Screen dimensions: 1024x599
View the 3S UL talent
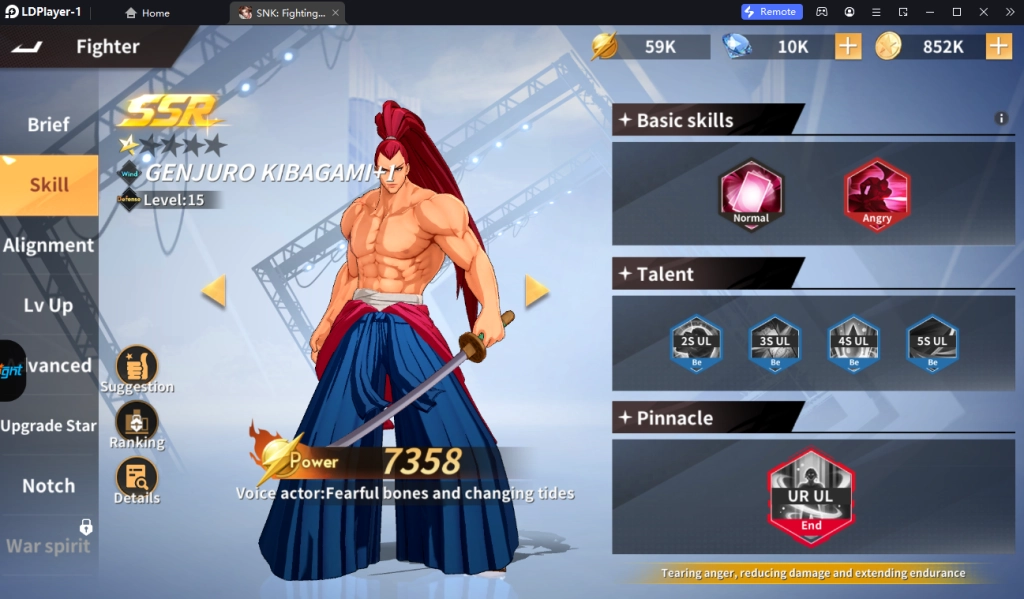pos(774,344)
